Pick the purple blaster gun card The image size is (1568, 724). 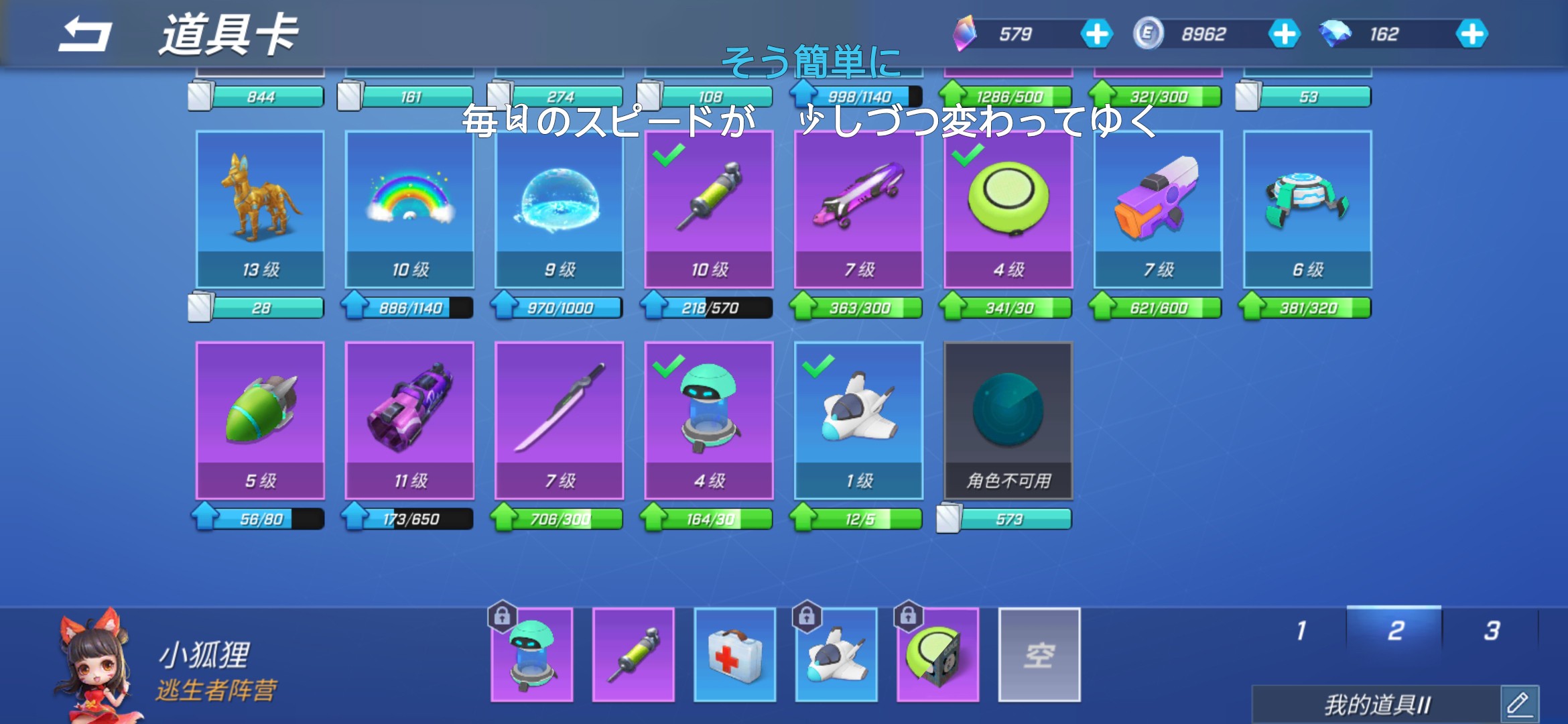1158,208
